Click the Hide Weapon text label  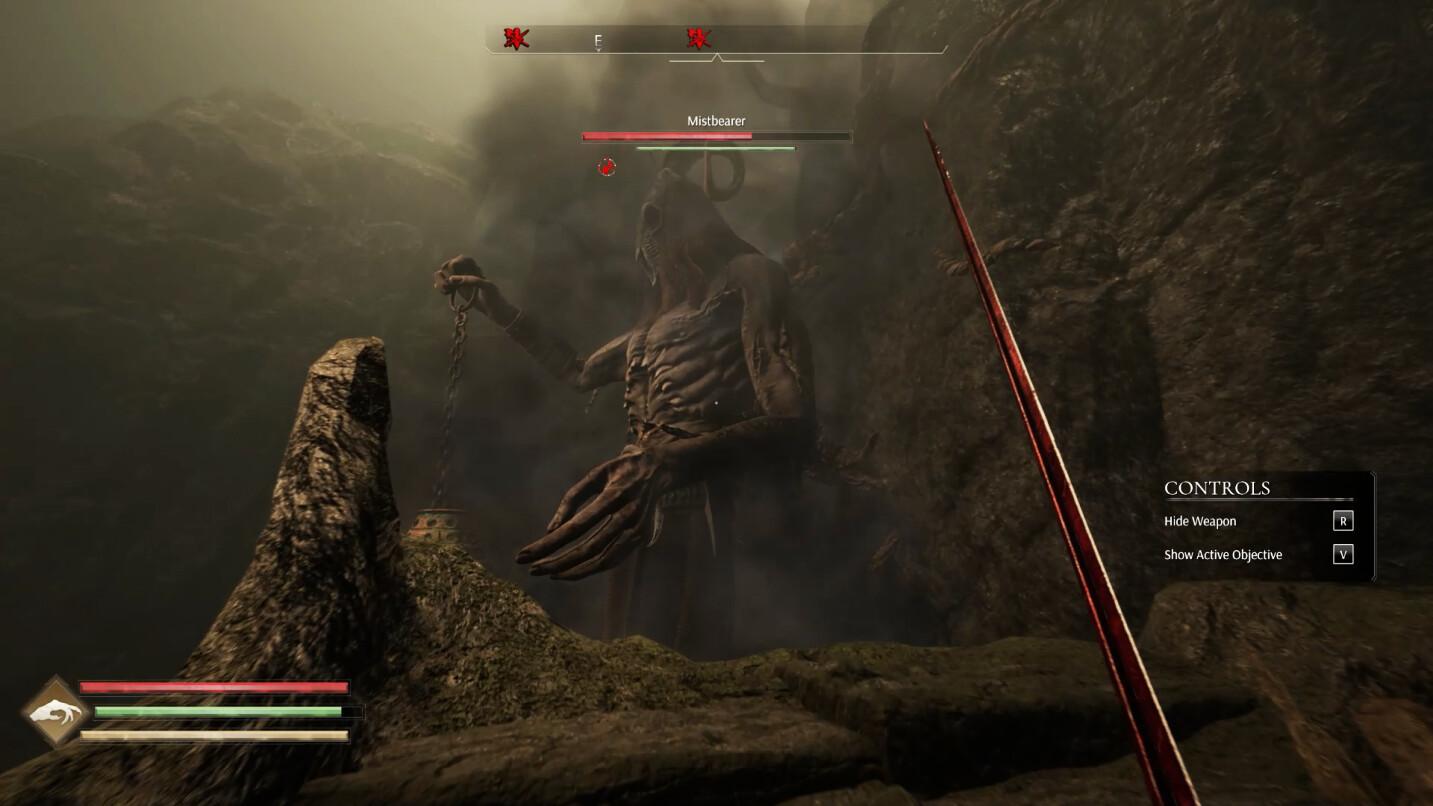click(x=1201, y=520)
